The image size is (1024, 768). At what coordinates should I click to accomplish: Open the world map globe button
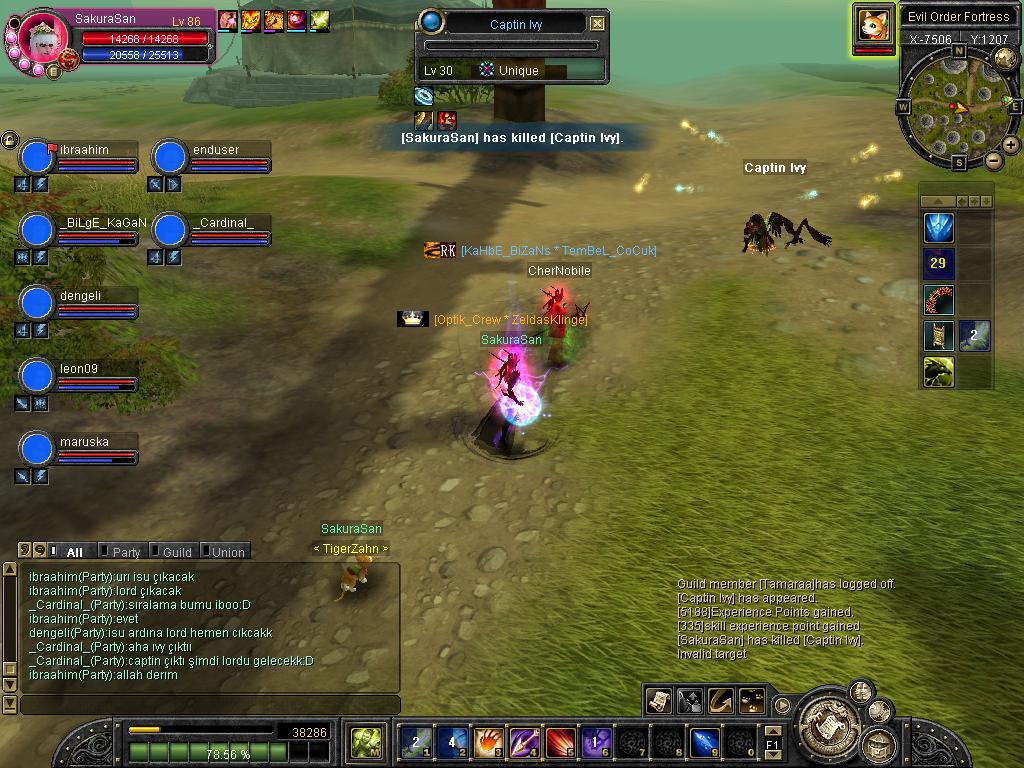tap(1005, 58)
